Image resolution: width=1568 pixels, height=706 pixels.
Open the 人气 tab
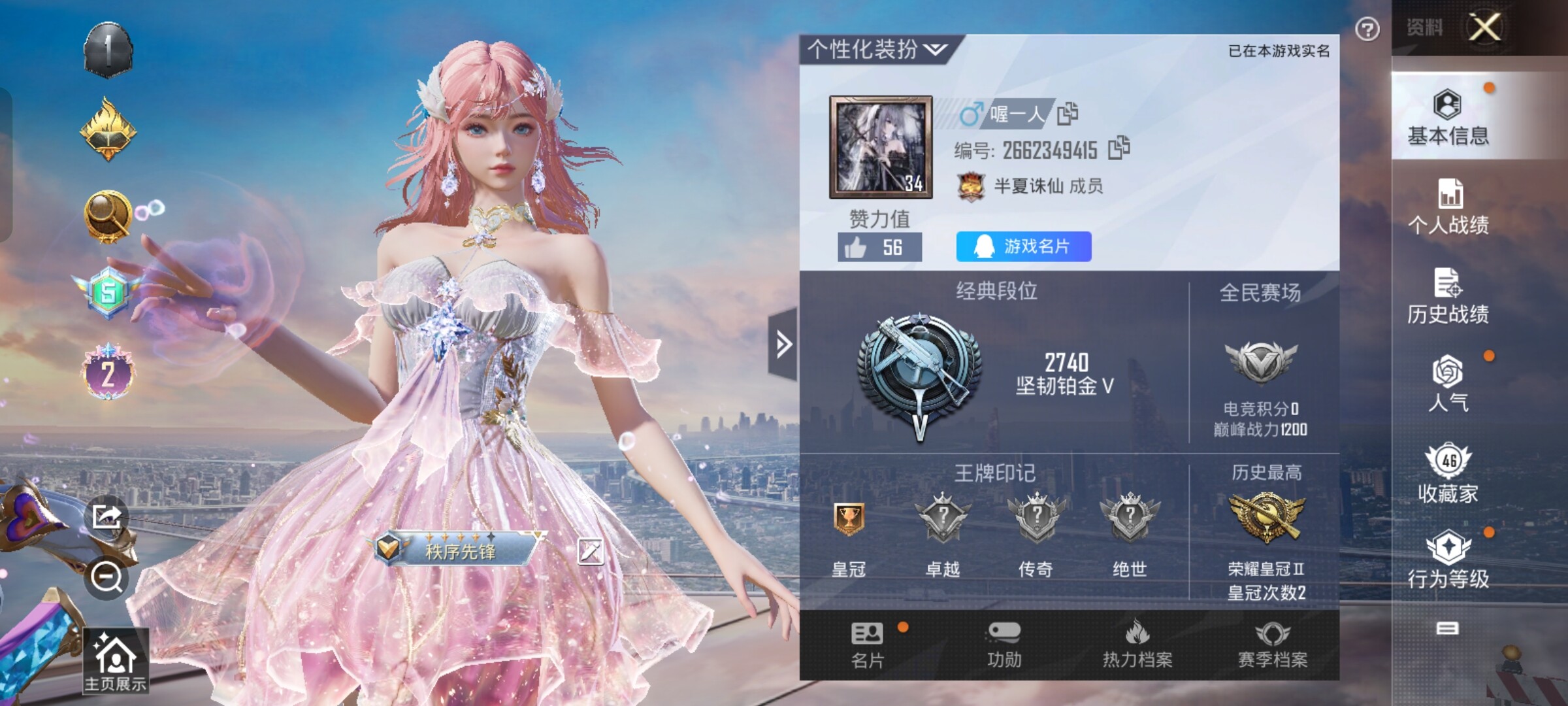click(x=1448, y=384)
